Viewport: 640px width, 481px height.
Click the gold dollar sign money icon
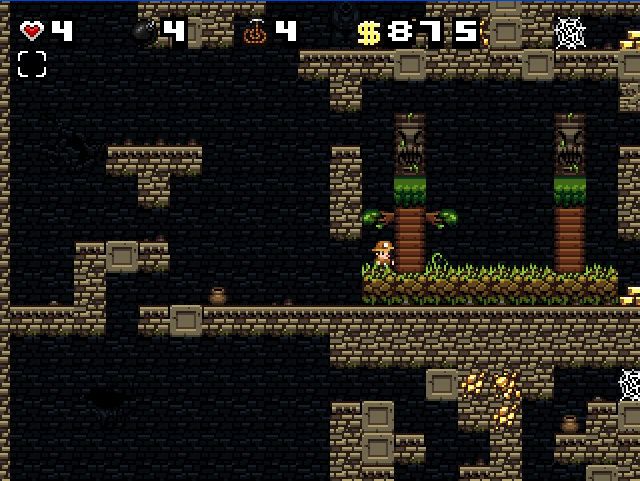click(368, 33)
